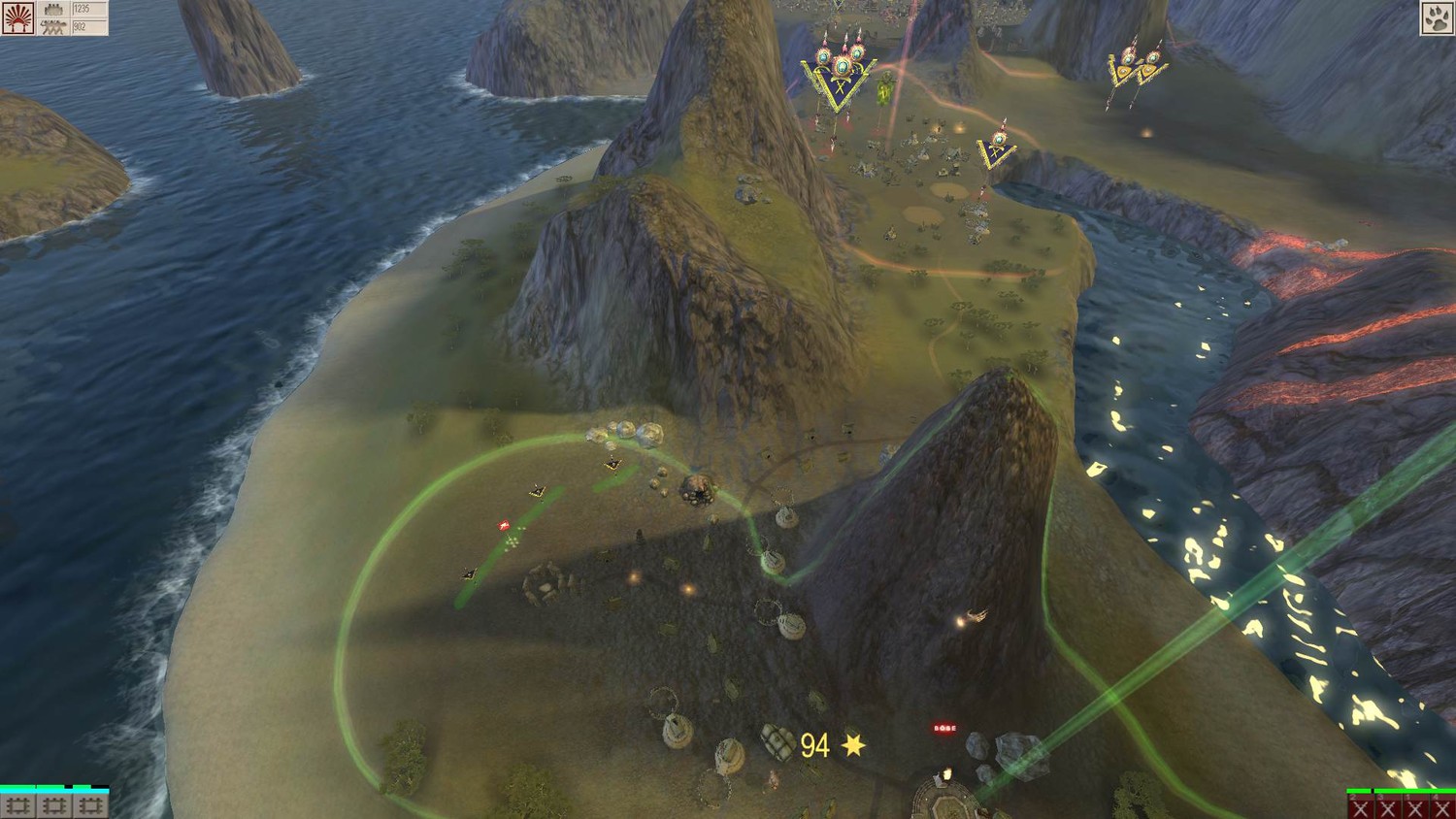This screenshot has height=819, width=1456.
Task: Open the red feathered headdress faction icon
Action: (17, 17)
